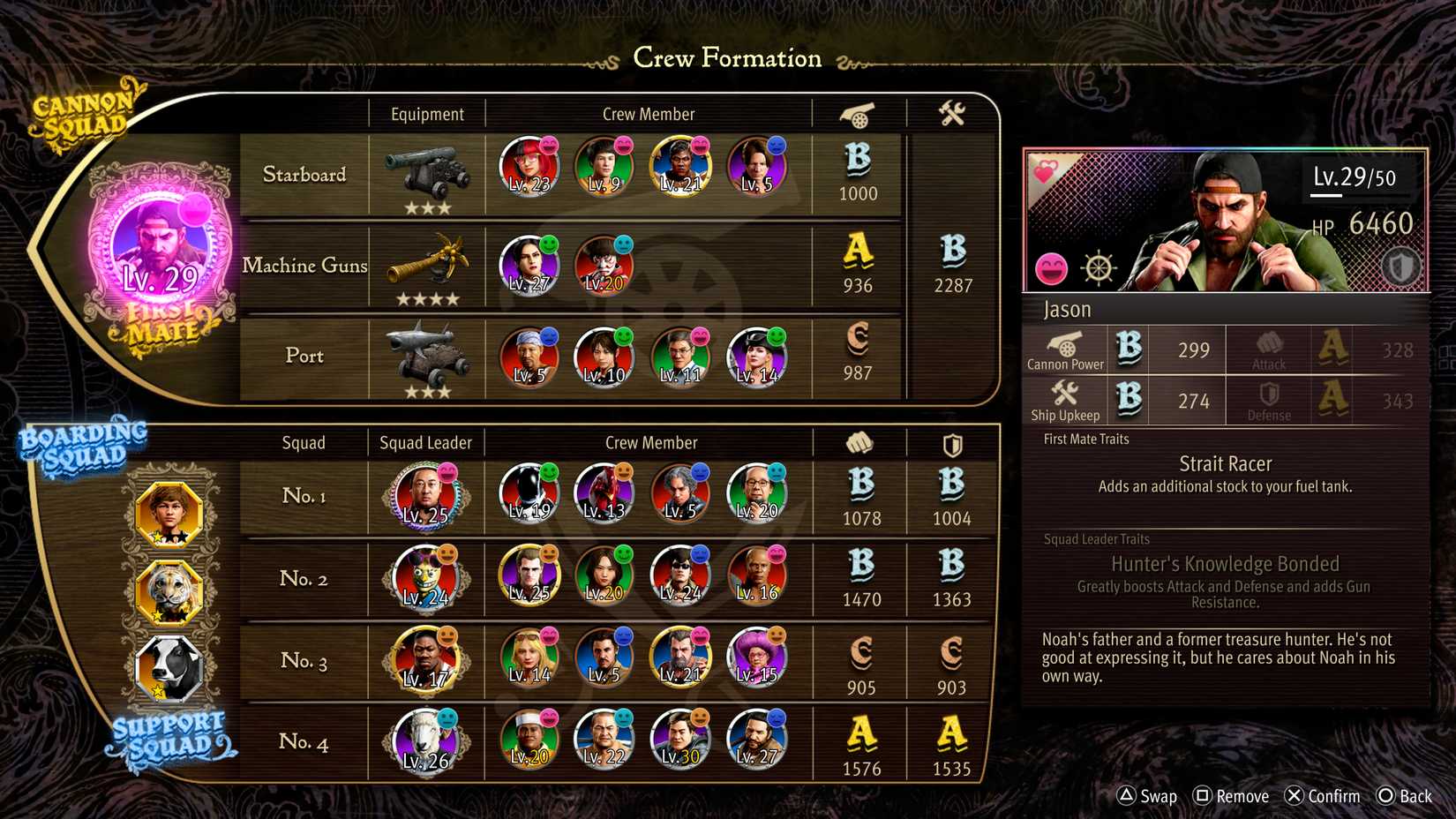The image size is (1456, 819).
Task: Click the cannon icon in the Equipment column header
Action: 855,113
